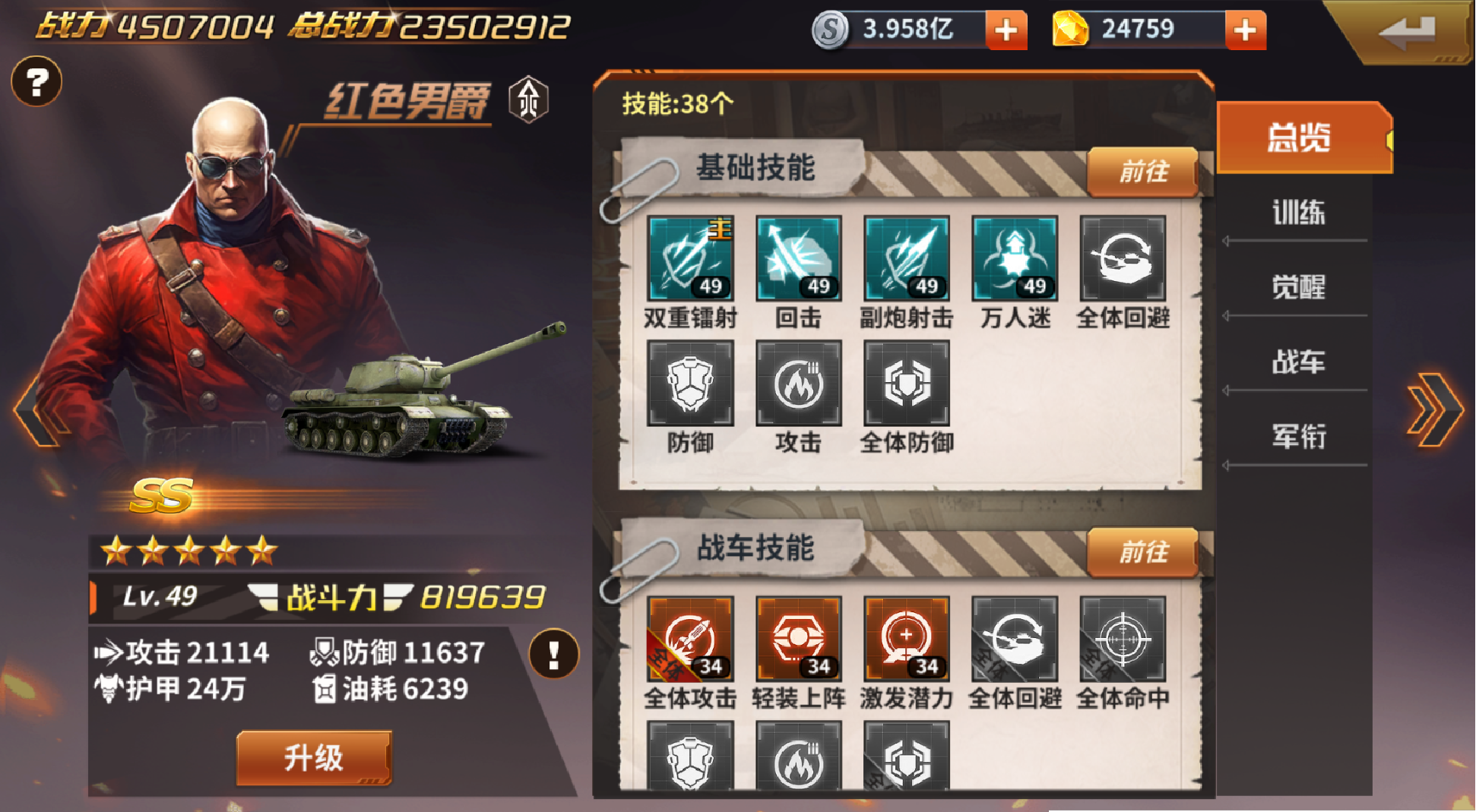Open the exclamation mark stats info
Viewport: 1476px width, 812px height.
click(553, 653)
